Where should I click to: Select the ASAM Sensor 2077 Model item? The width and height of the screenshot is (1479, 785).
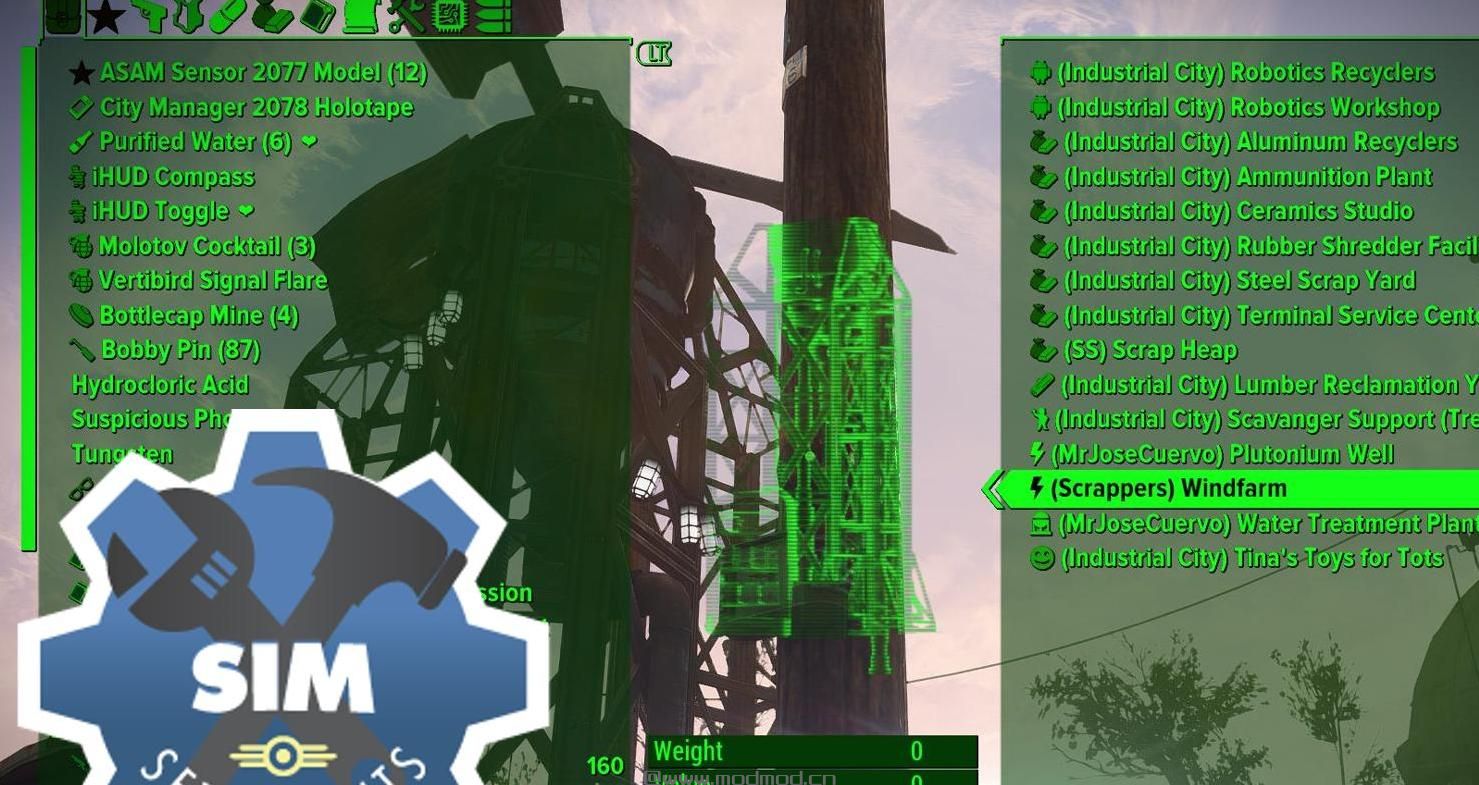[x=262, y=72]
